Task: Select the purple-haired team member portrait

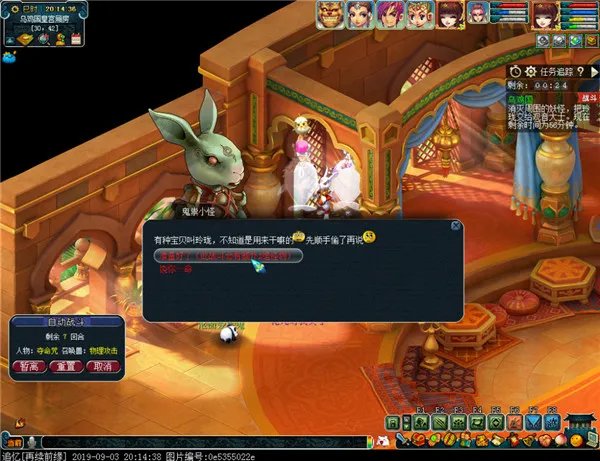Action: 389,14
